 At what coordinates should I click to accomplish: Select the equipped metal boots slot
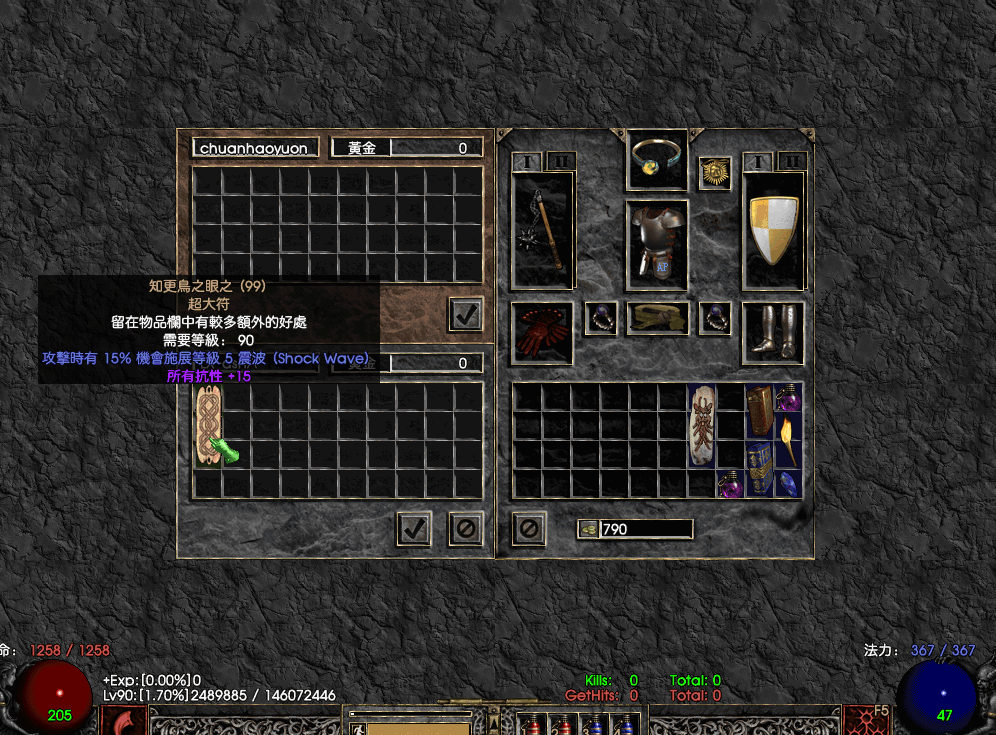coord(772,333)
